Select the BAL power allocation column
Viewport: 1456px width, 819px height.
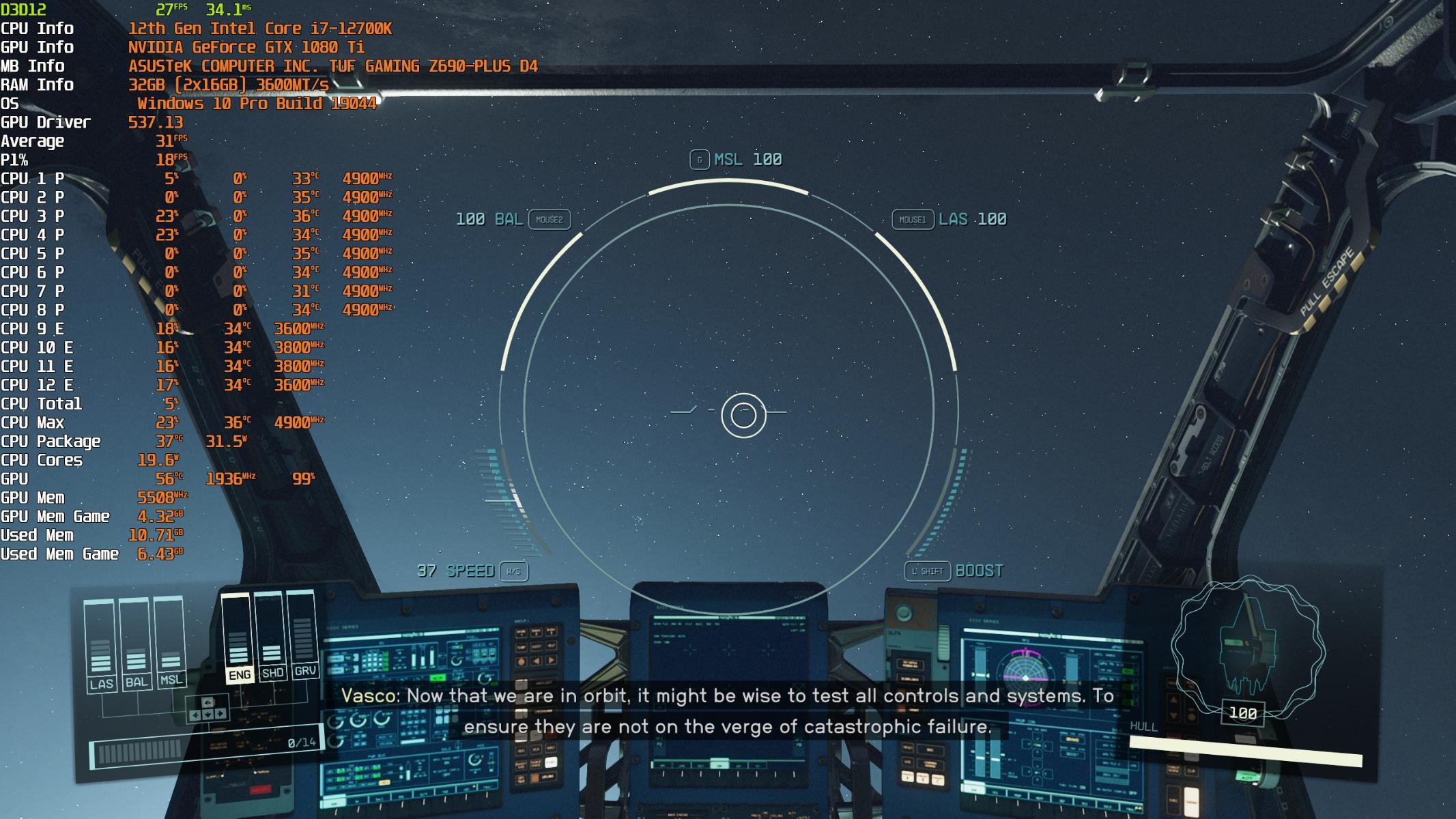[136, 644]
